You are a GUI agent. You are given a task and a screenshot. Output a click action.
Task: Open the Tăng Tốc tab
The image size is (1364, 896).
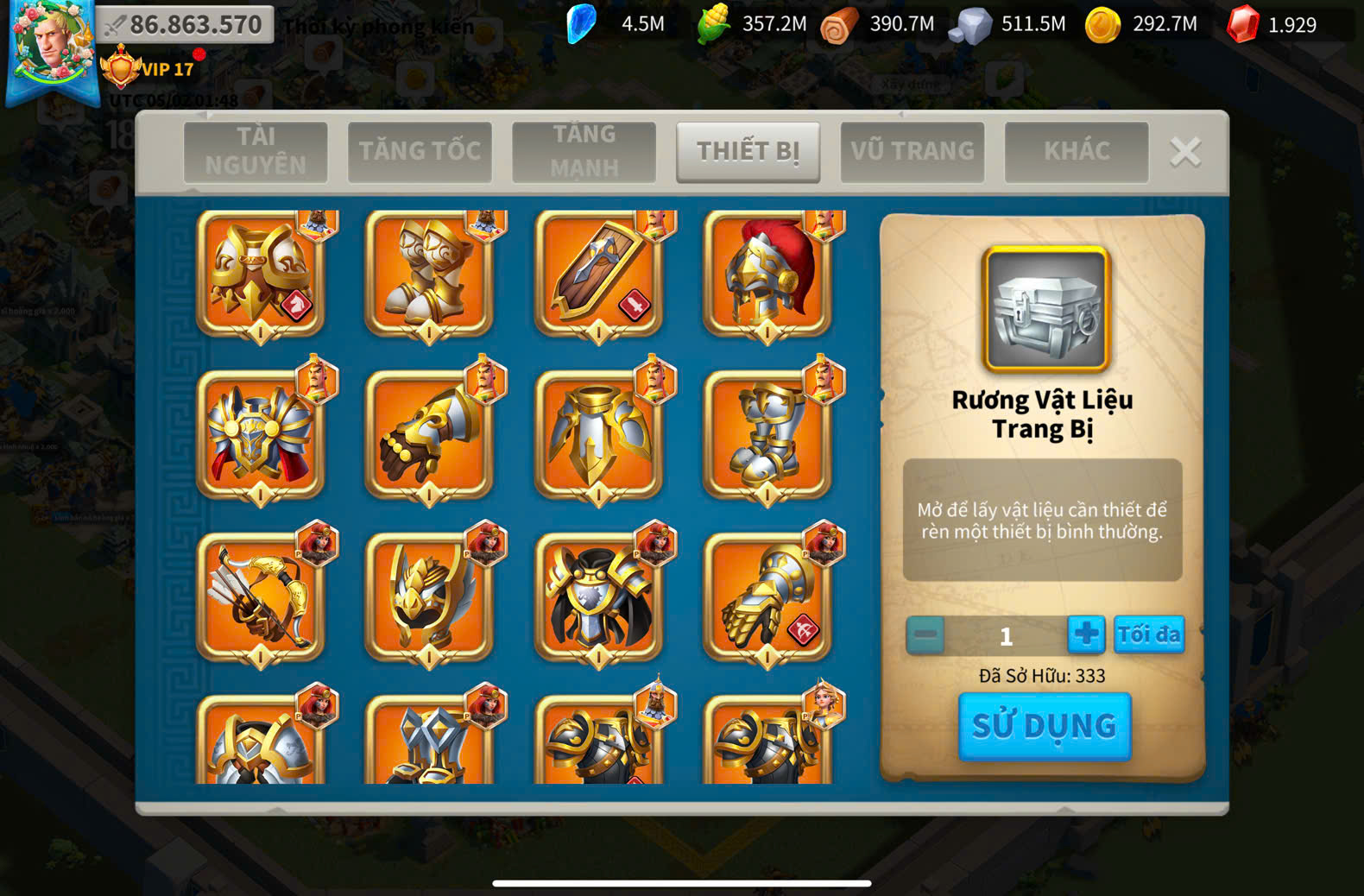click(420, 151)
